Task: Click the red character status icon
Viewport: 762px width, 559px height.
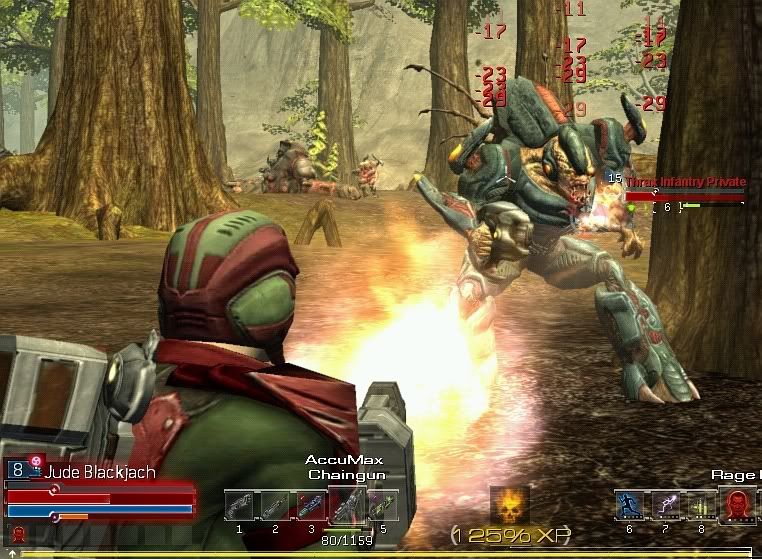Action: [18, 533]
